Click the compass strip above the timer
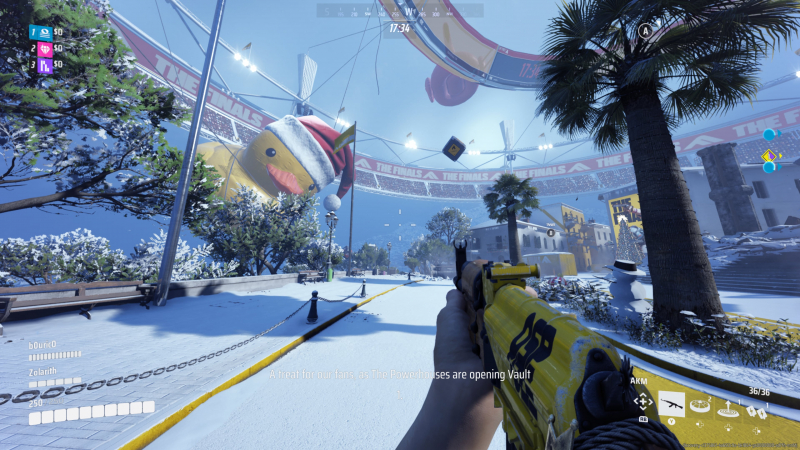This screenshot has height=450, width=800. [x=399, y=11]
